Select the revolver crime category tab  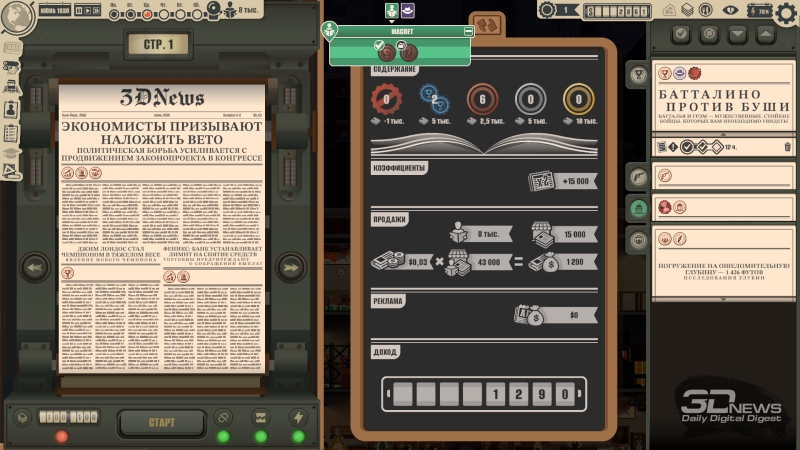[x=635, y=177]
